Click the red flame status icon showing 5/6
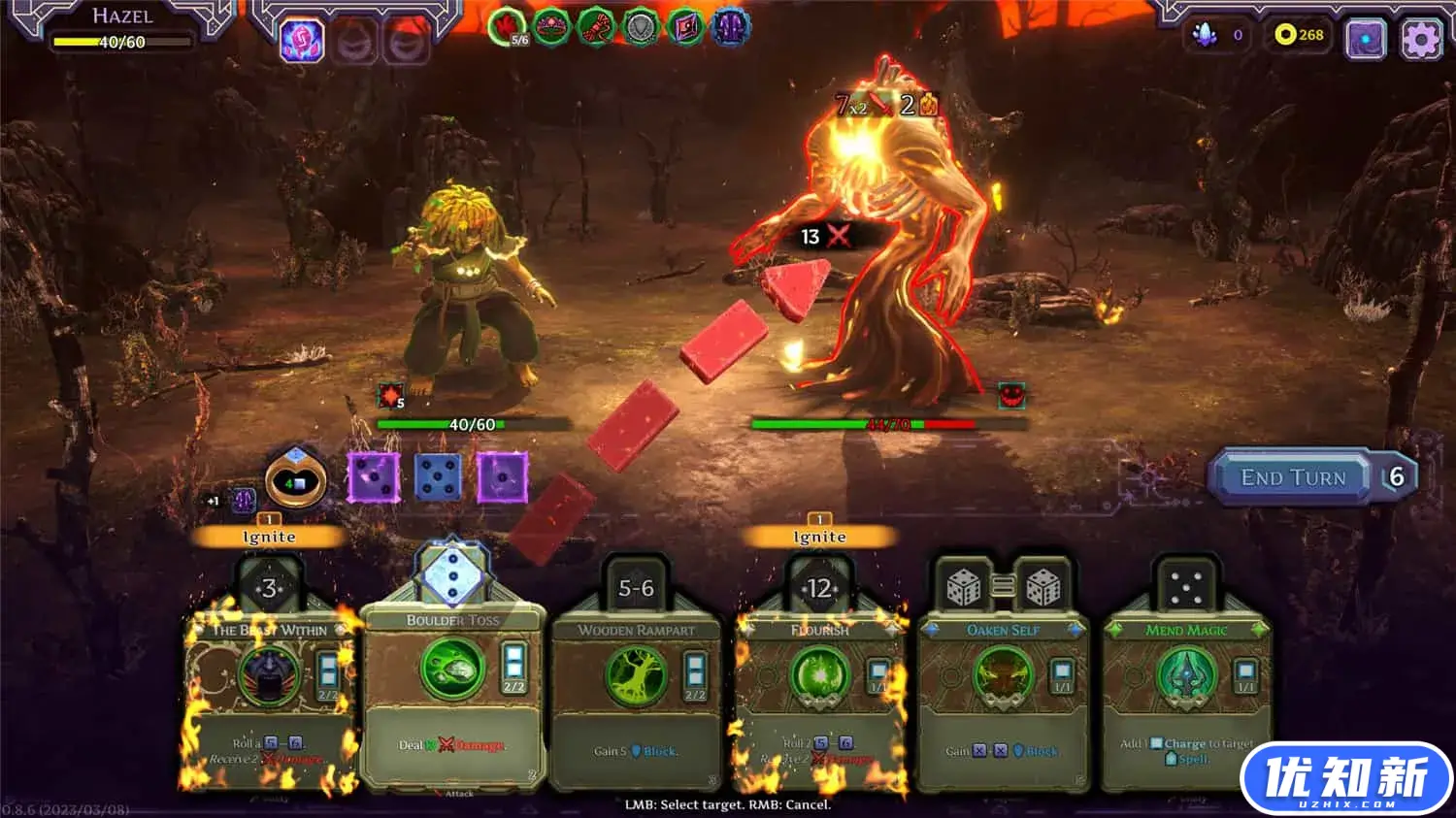The height and width of the screenshot is (818, 1456). tap(505, 27)
